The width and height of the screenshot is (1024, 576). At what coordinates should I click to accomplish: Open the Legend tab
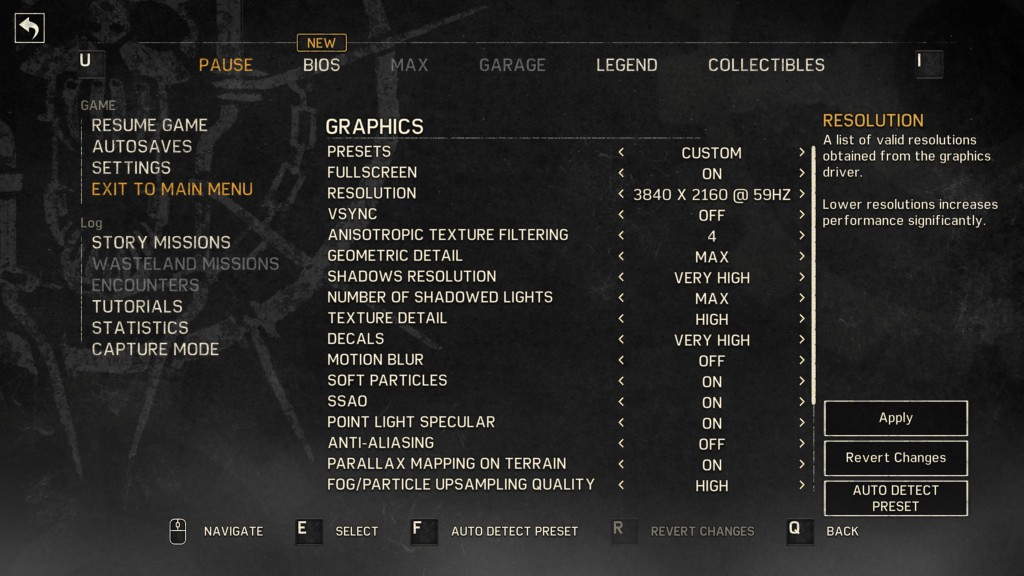[626, 65]
